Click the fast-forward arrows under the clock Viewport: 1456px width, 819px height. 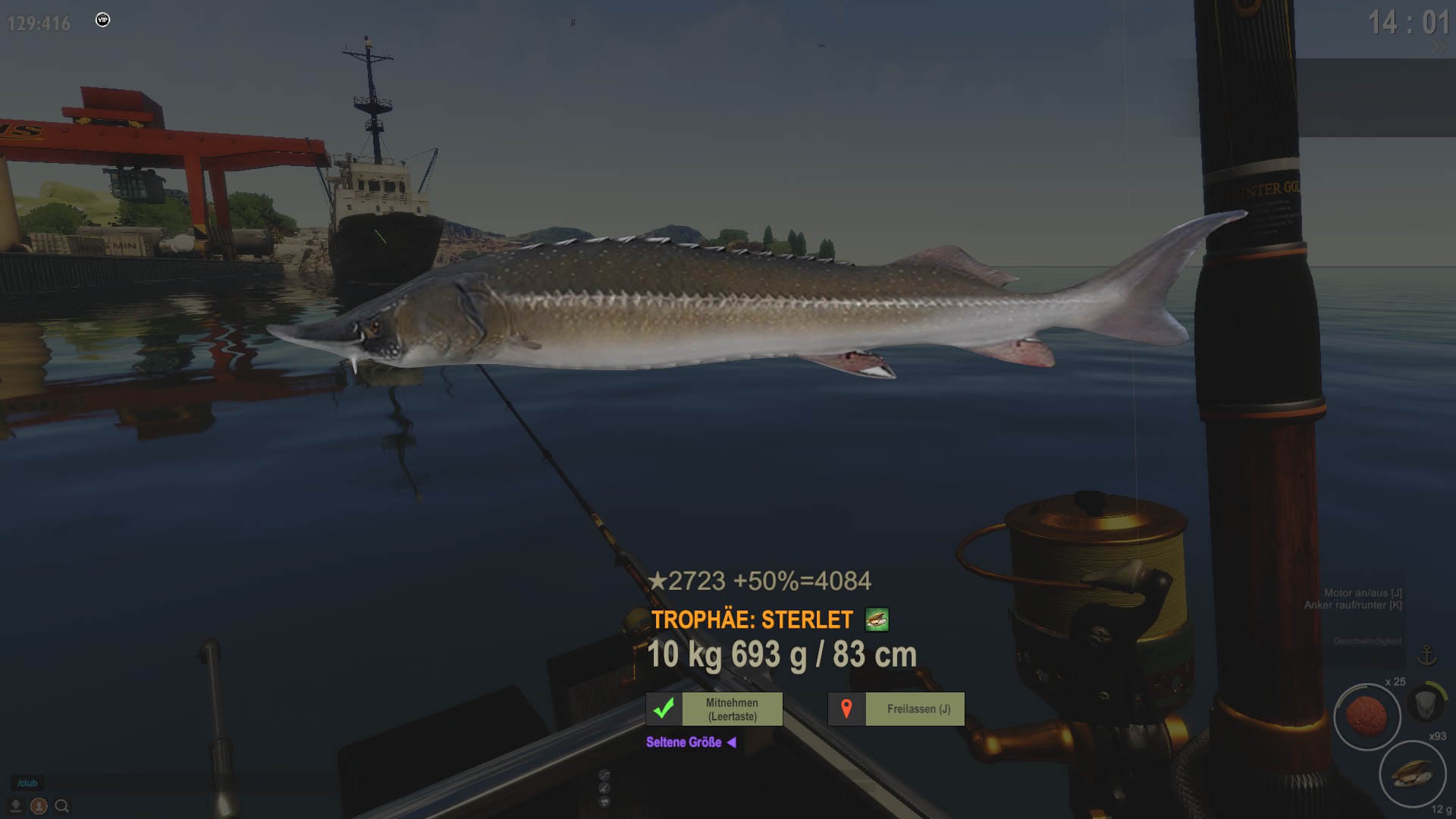[1439, 47]
